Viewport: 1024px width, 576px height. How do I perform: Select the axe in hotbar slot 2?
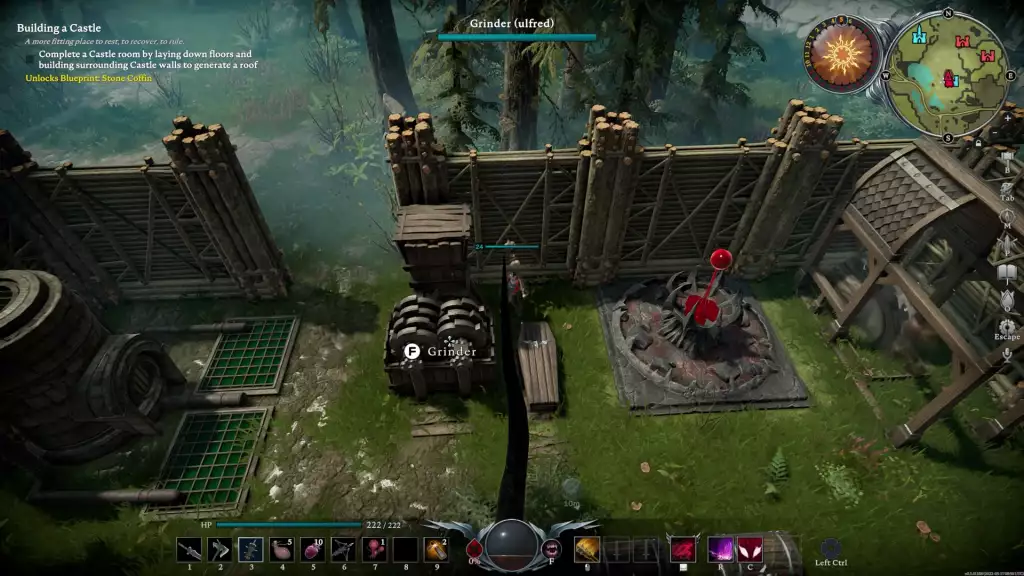(x=220, y=549)
